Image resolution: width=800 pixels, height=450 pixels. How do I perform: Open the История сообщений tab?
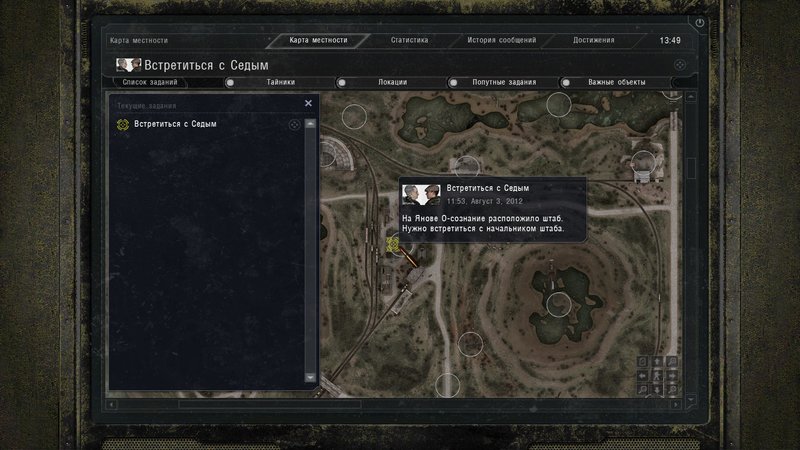[x=502, y=41]
